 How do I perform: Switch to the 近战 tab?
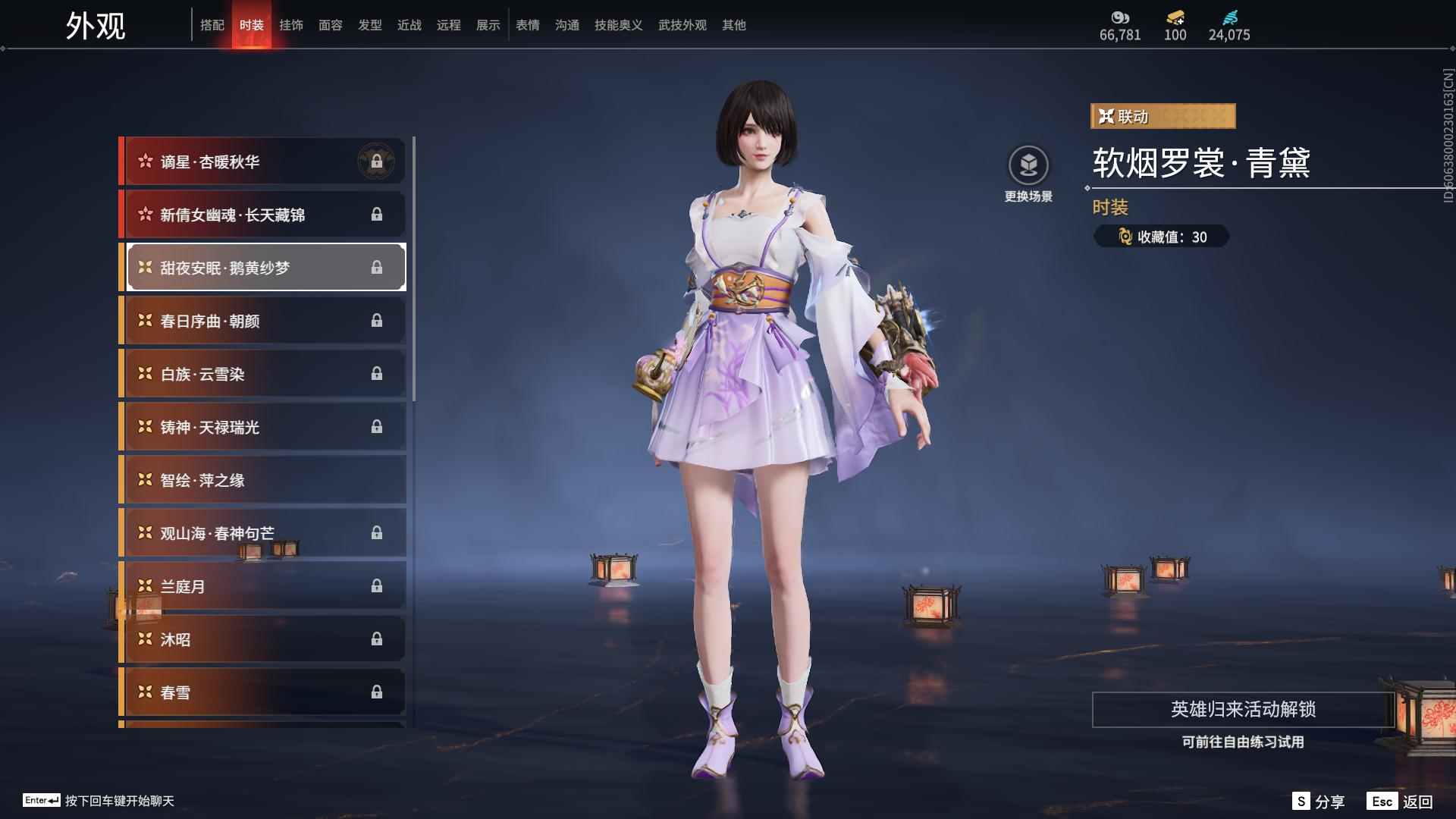(409, 25)
